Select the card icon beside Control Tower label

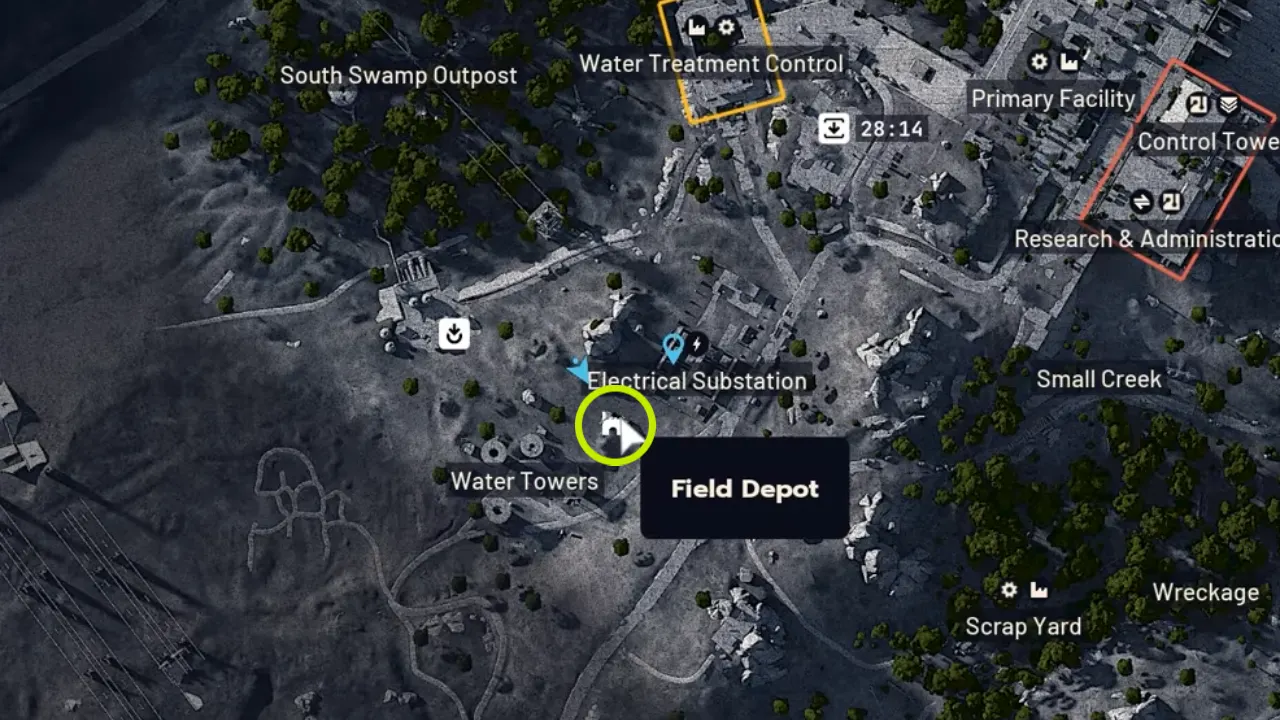coord(1196,104)
